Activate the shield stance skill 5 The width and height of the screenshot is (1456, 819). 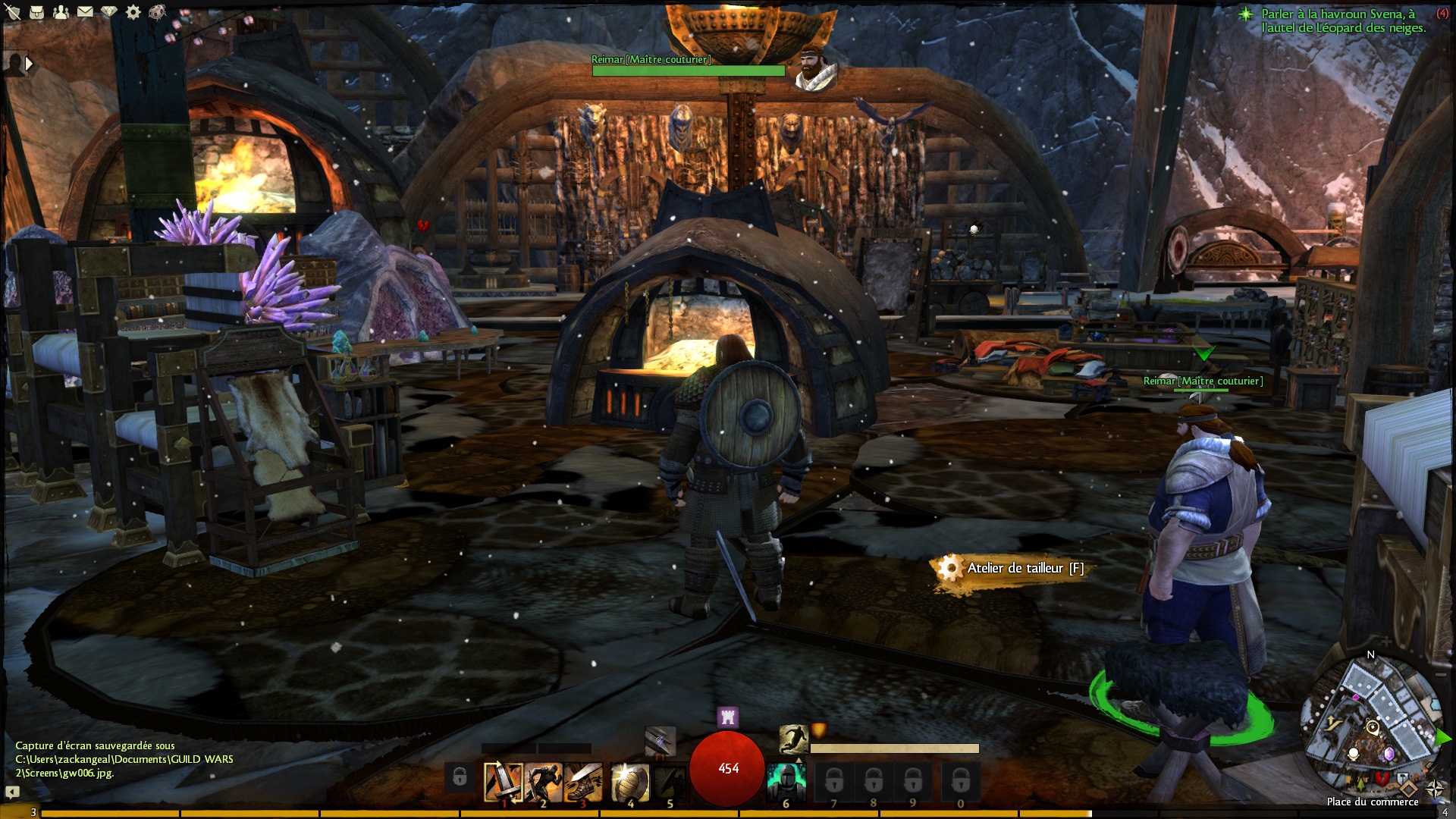(x=670, y=782)
